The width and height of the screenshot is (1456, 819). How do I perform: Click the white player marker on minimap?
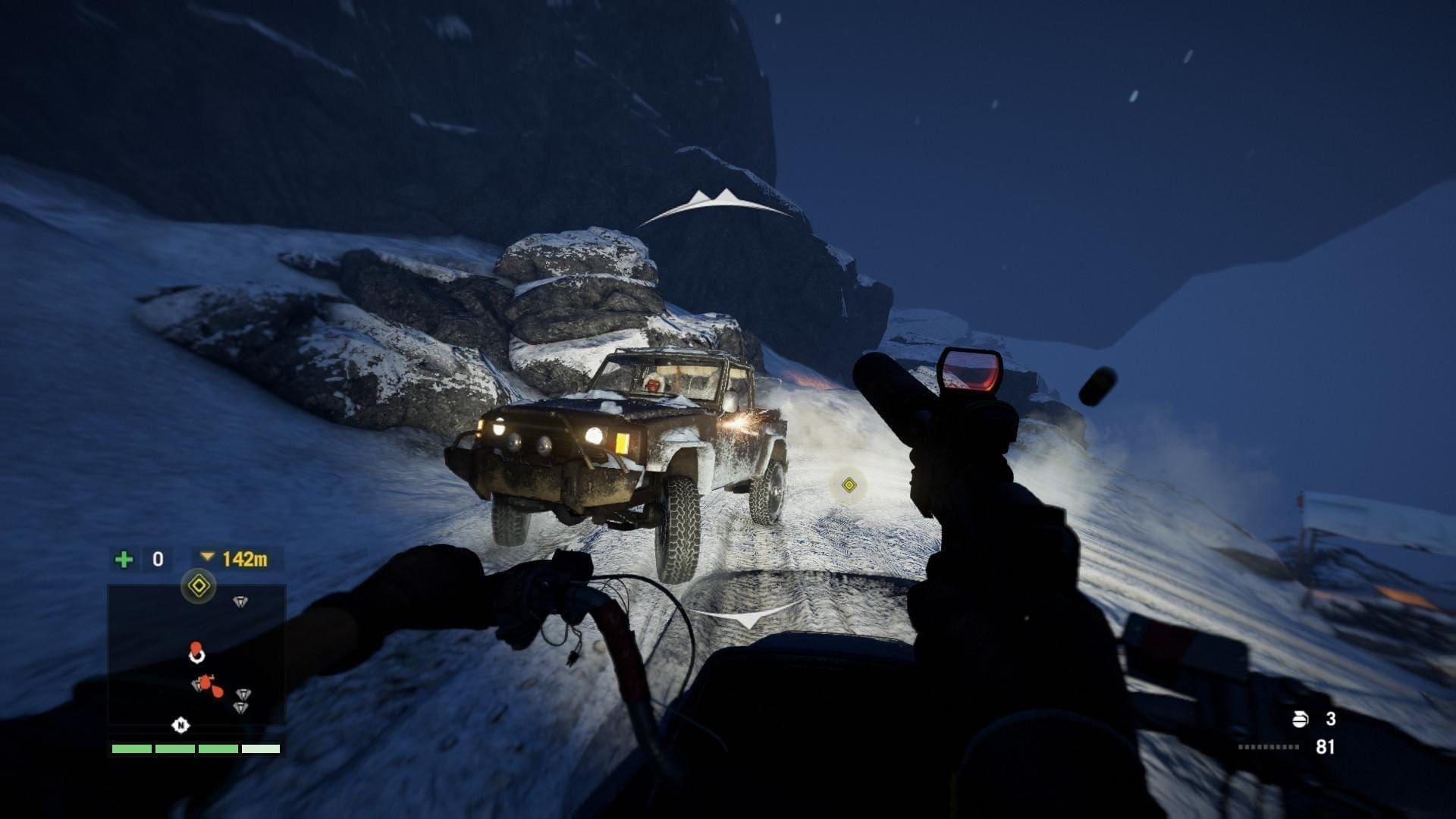(196, 653)
